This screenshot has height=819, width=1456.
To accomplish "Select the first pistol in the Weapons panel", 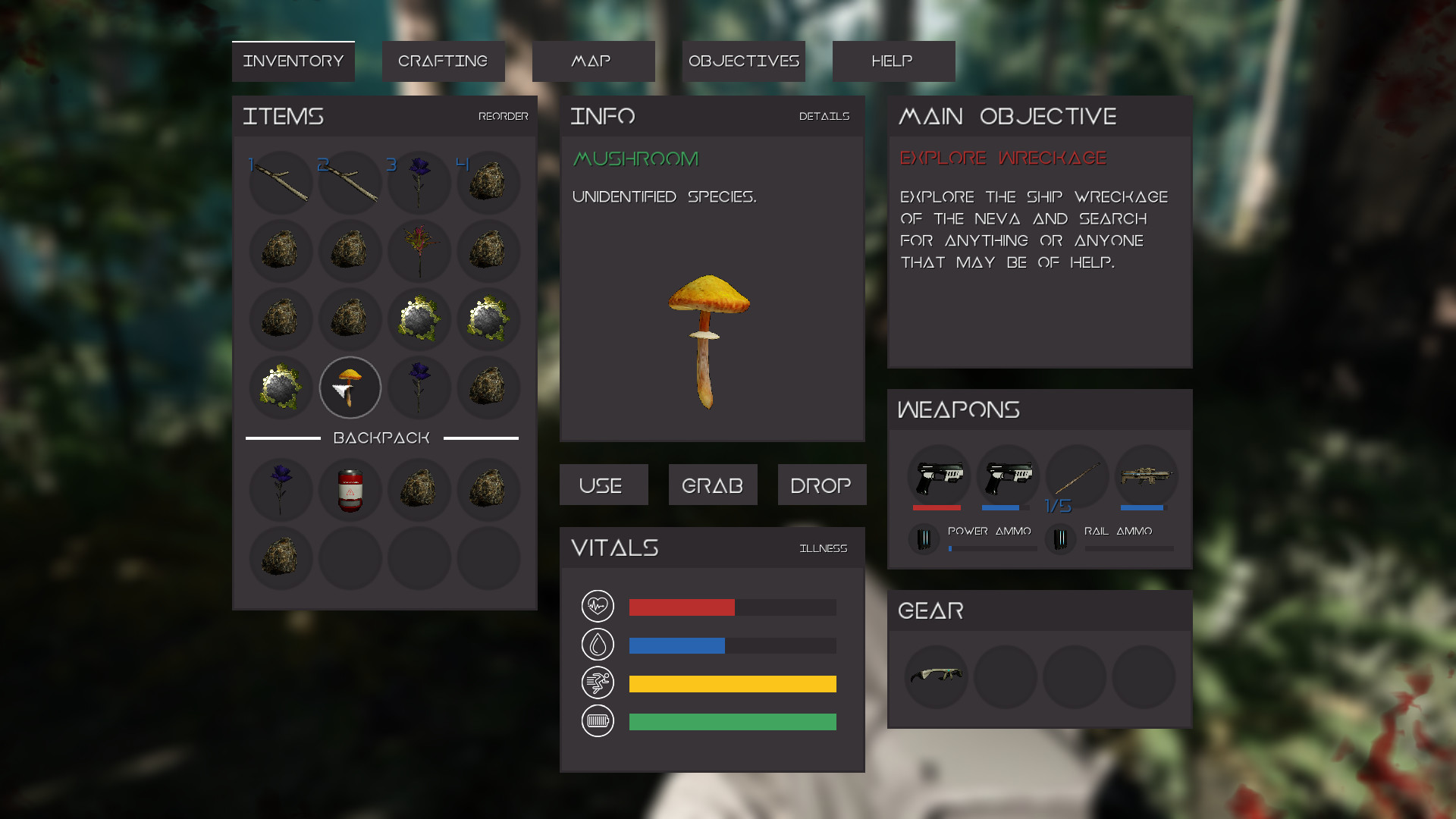I will [937, 476].
